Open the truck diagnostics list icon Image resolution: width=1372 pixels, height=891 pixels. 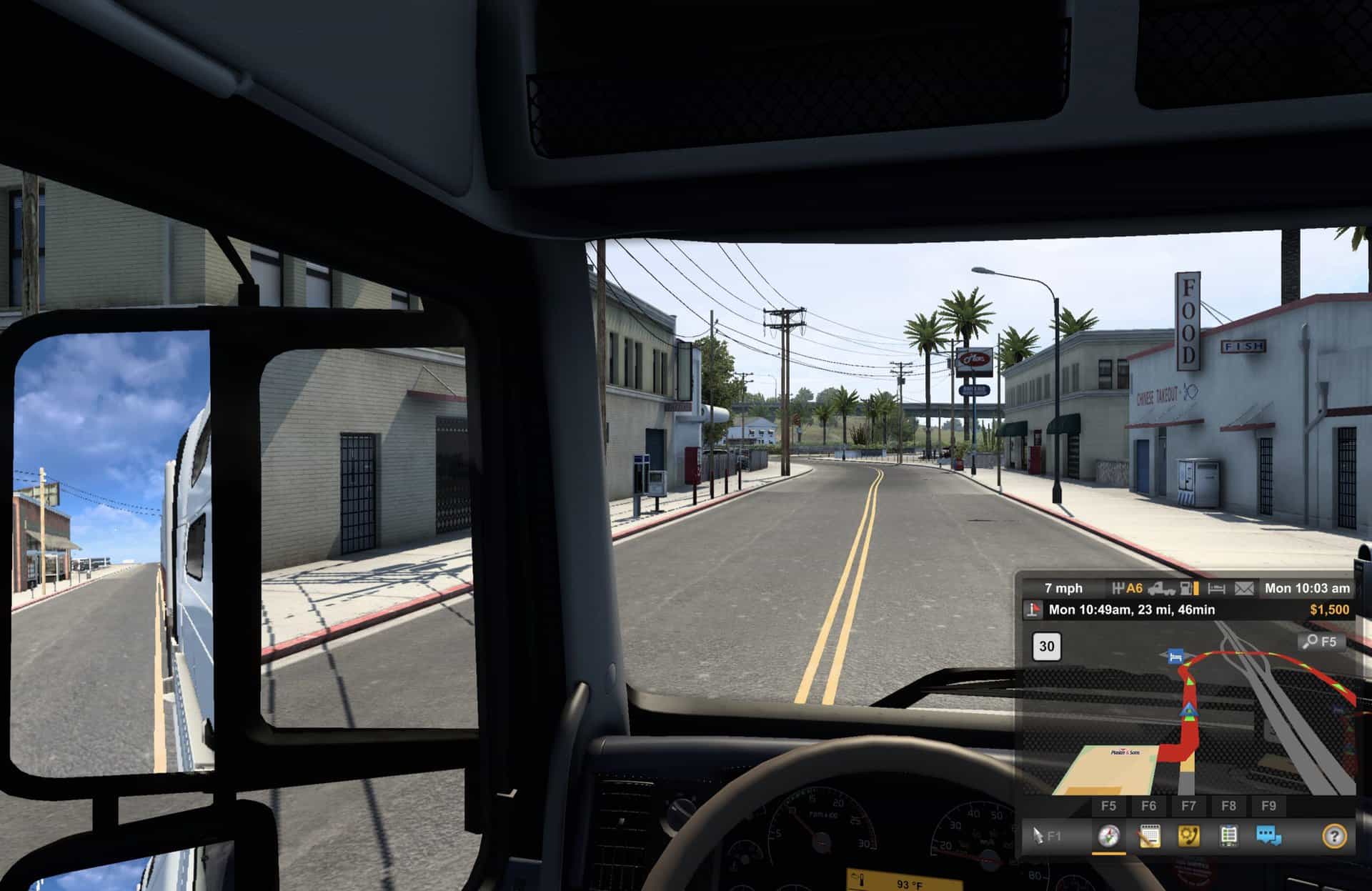tap(1229, 835)
